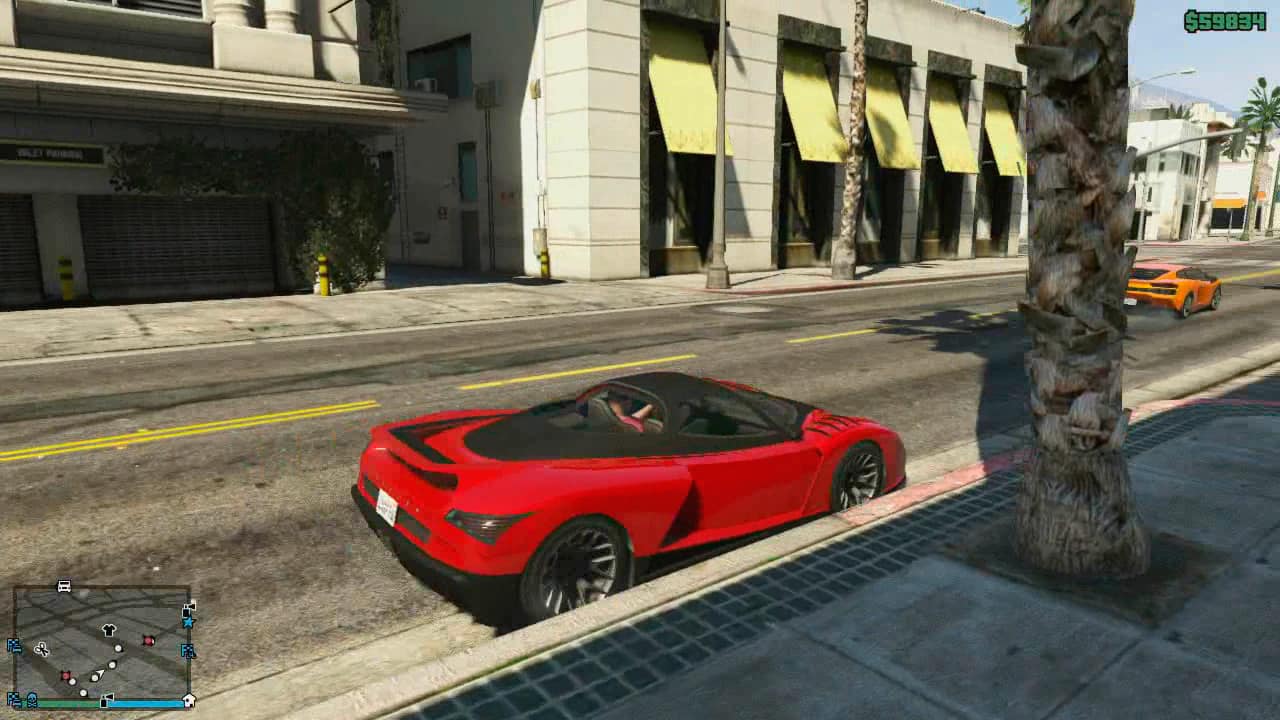Click the property blip on the minimap's left edge
This screenshot has height=720, width=1280.
pos(13,647)
